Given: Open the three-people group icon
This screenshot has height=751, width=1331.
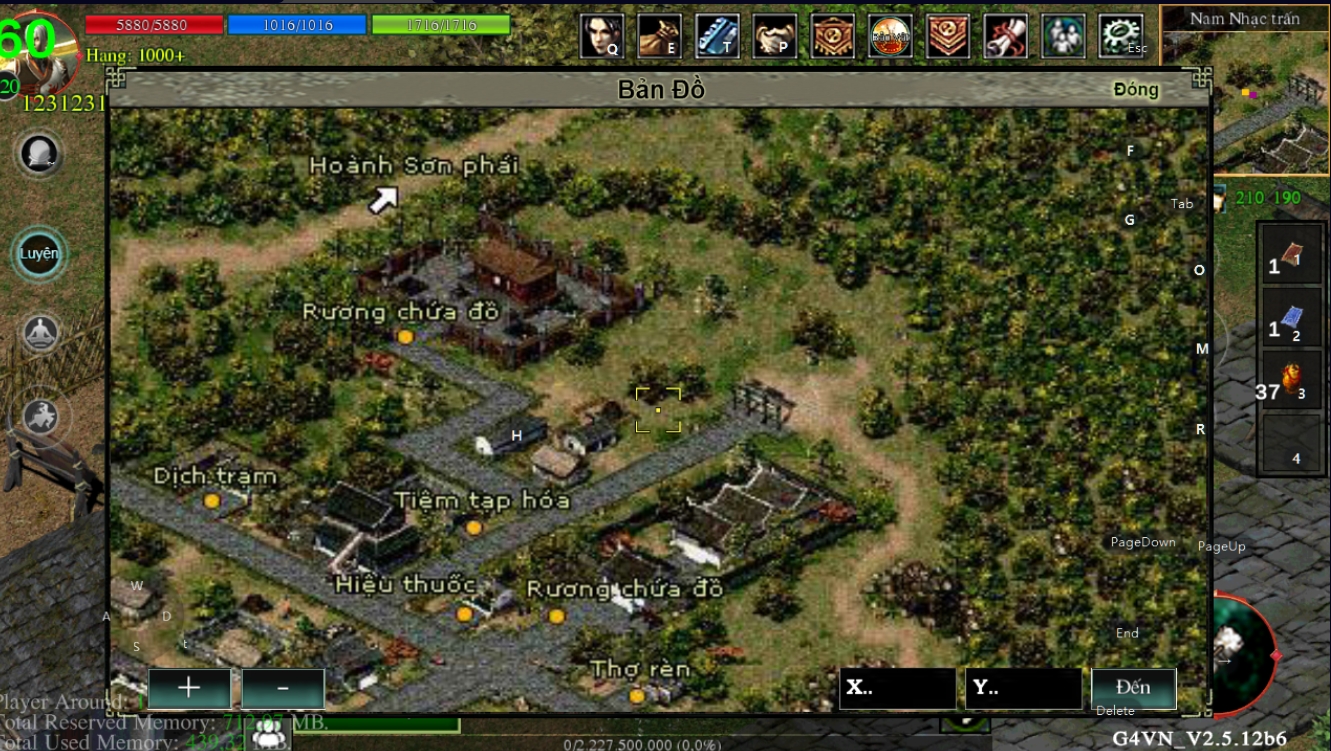Looking at the screenshot, I should [1062, 36].
